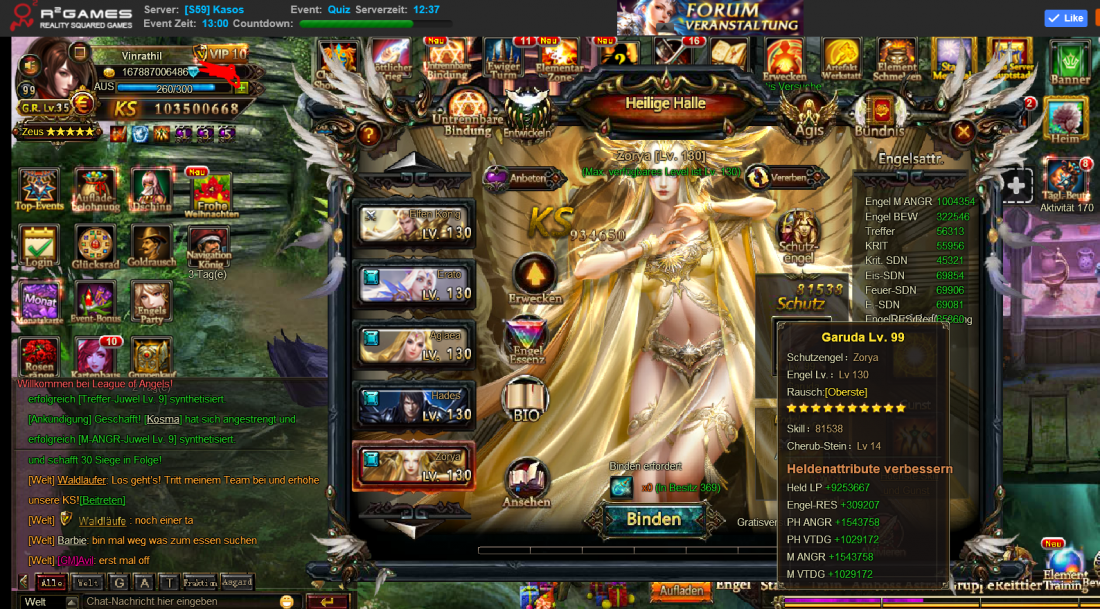Open the Engel Essenz gem icon
Viewport: 1100px width, 609px height.
pyautogui.click(x=526, y=339)
